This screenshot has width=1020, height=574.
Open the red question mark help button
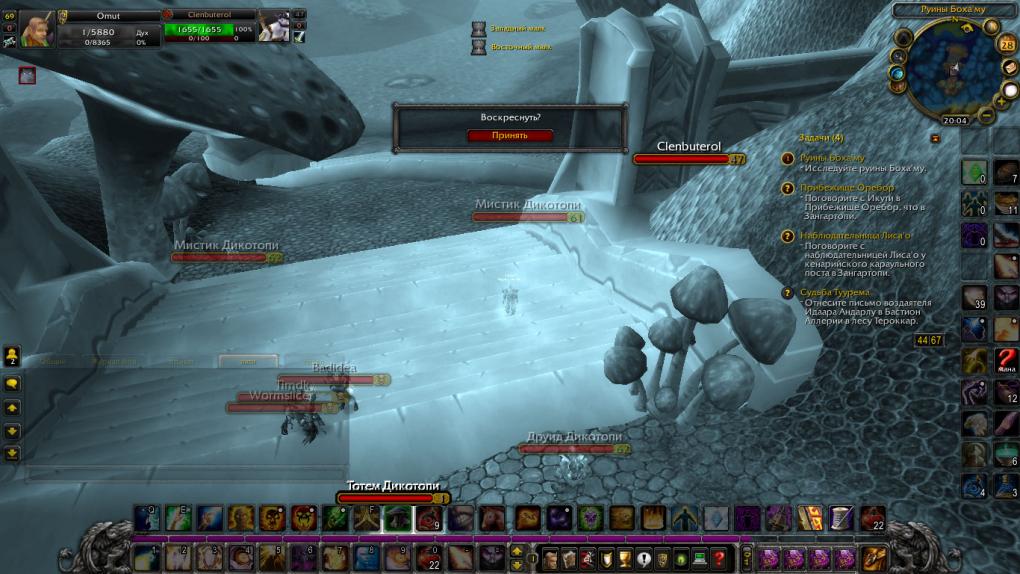pos(718,559)
